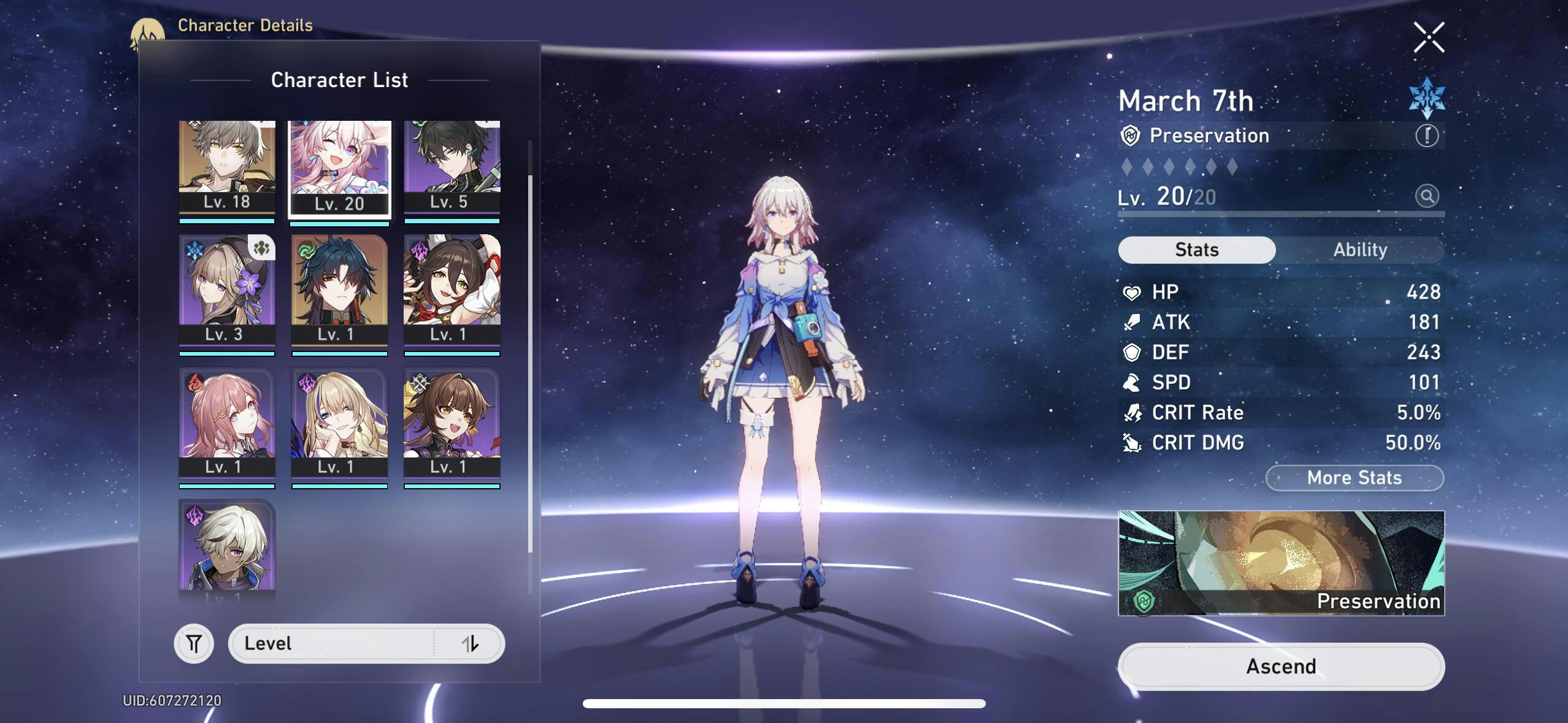This screenshot has width=1568, height=723.
Task: Open level preview magnifier icon
Action: (x=1426, y=196)
